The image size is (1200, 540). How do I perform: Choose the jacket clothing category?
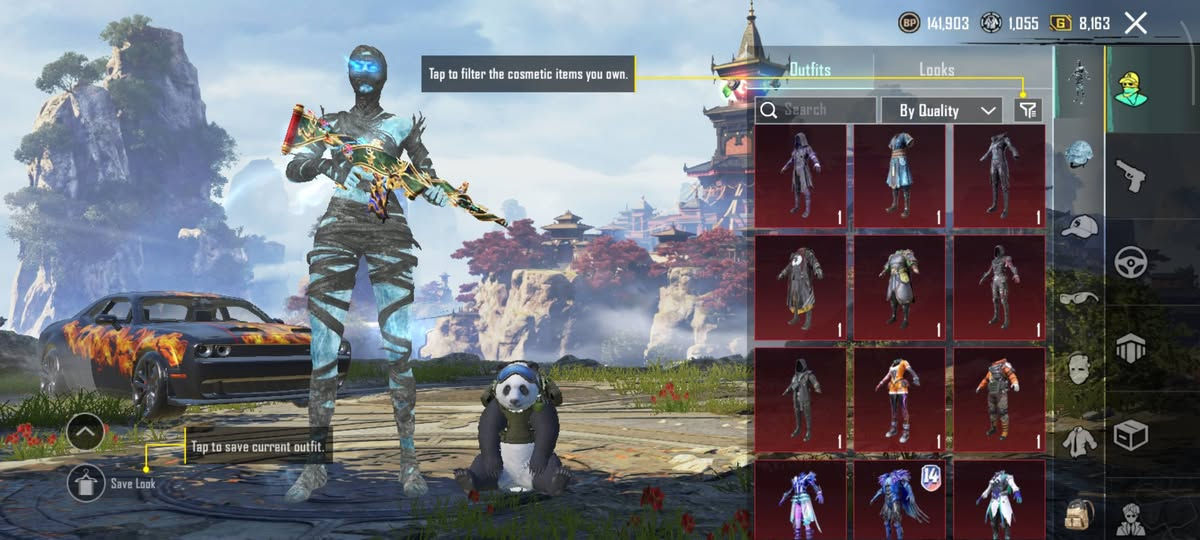pyautogui.click(x=1079, y=439)
